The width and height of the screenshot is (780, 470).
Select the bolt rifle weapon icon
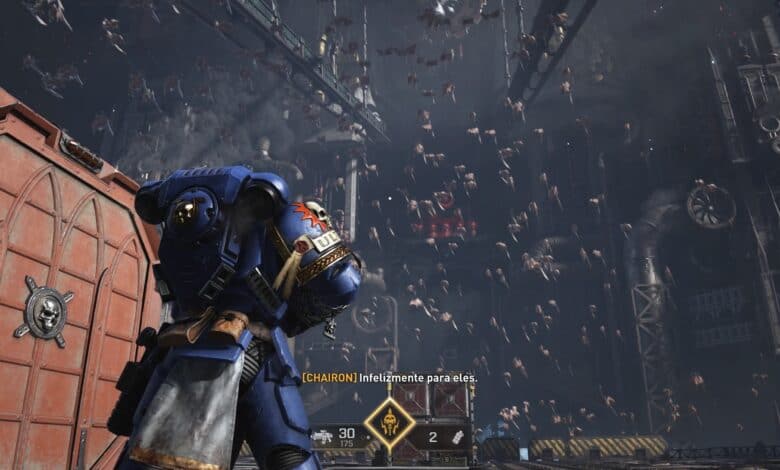coord(322,436)
